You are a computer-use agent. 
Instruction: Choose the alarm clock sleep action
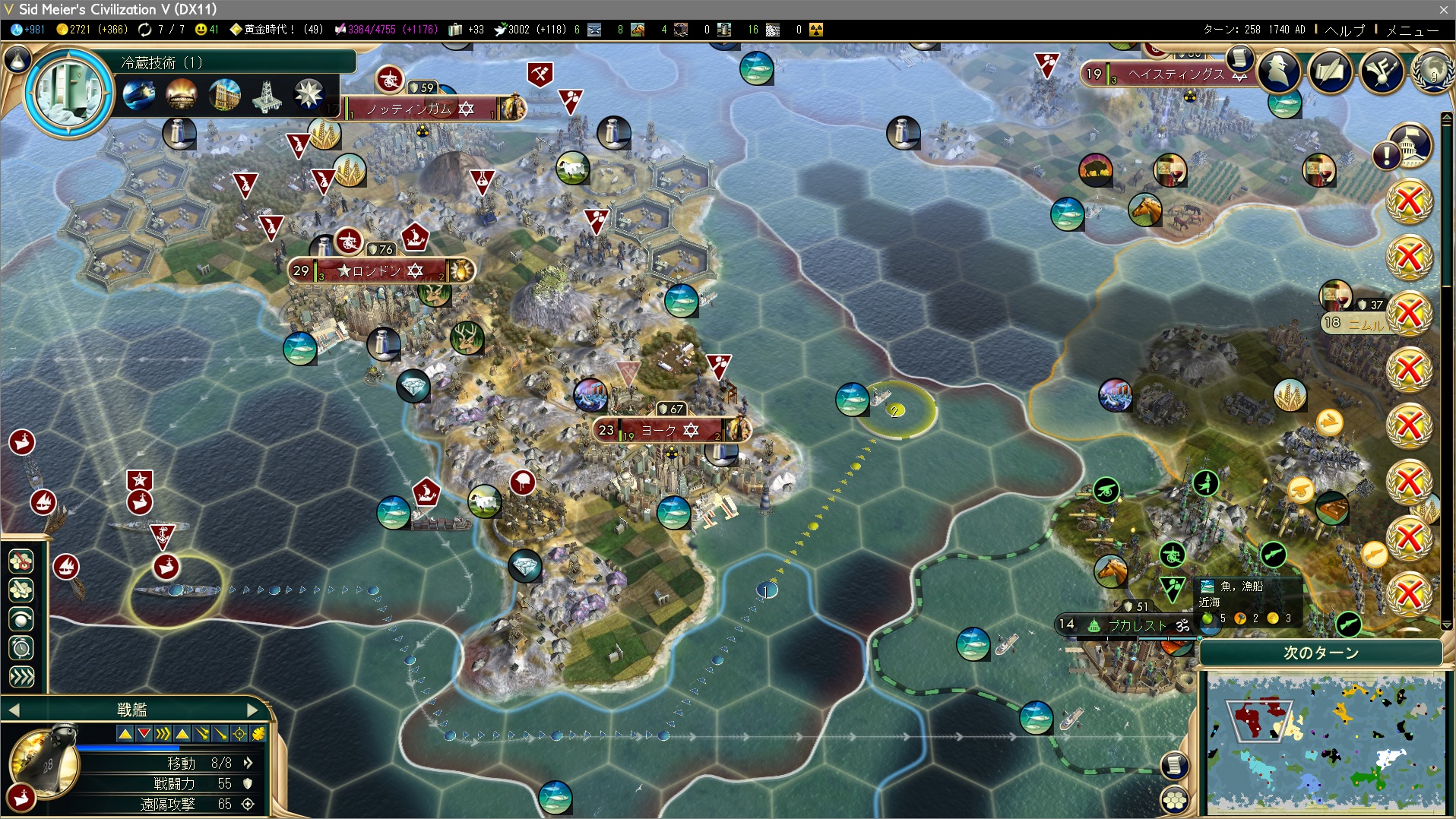(21, 648)
